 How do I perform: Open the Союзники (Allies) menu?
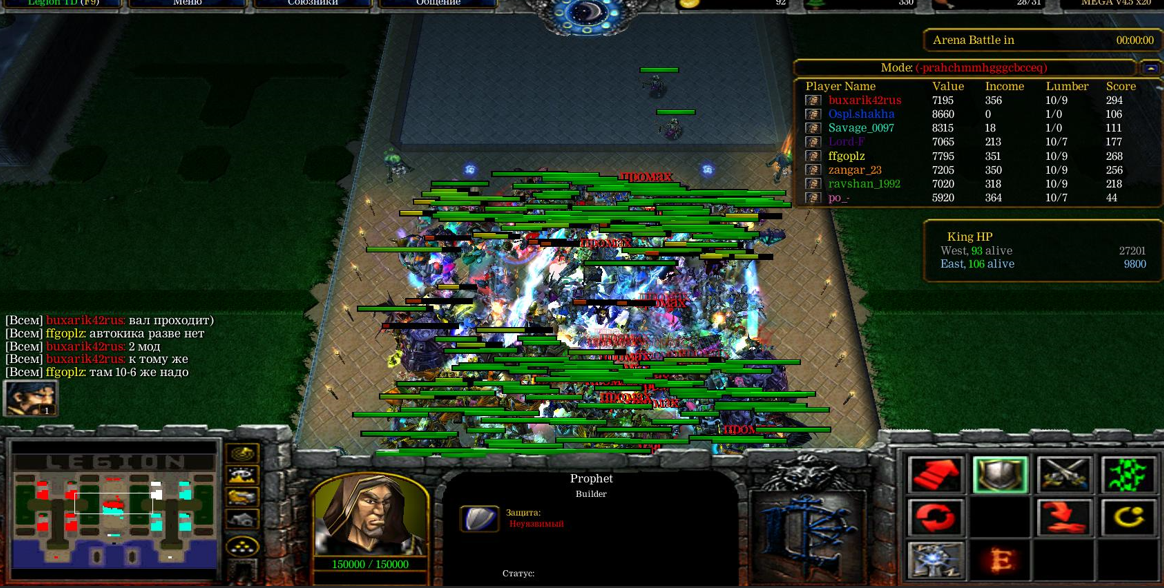tap(312, 3)
